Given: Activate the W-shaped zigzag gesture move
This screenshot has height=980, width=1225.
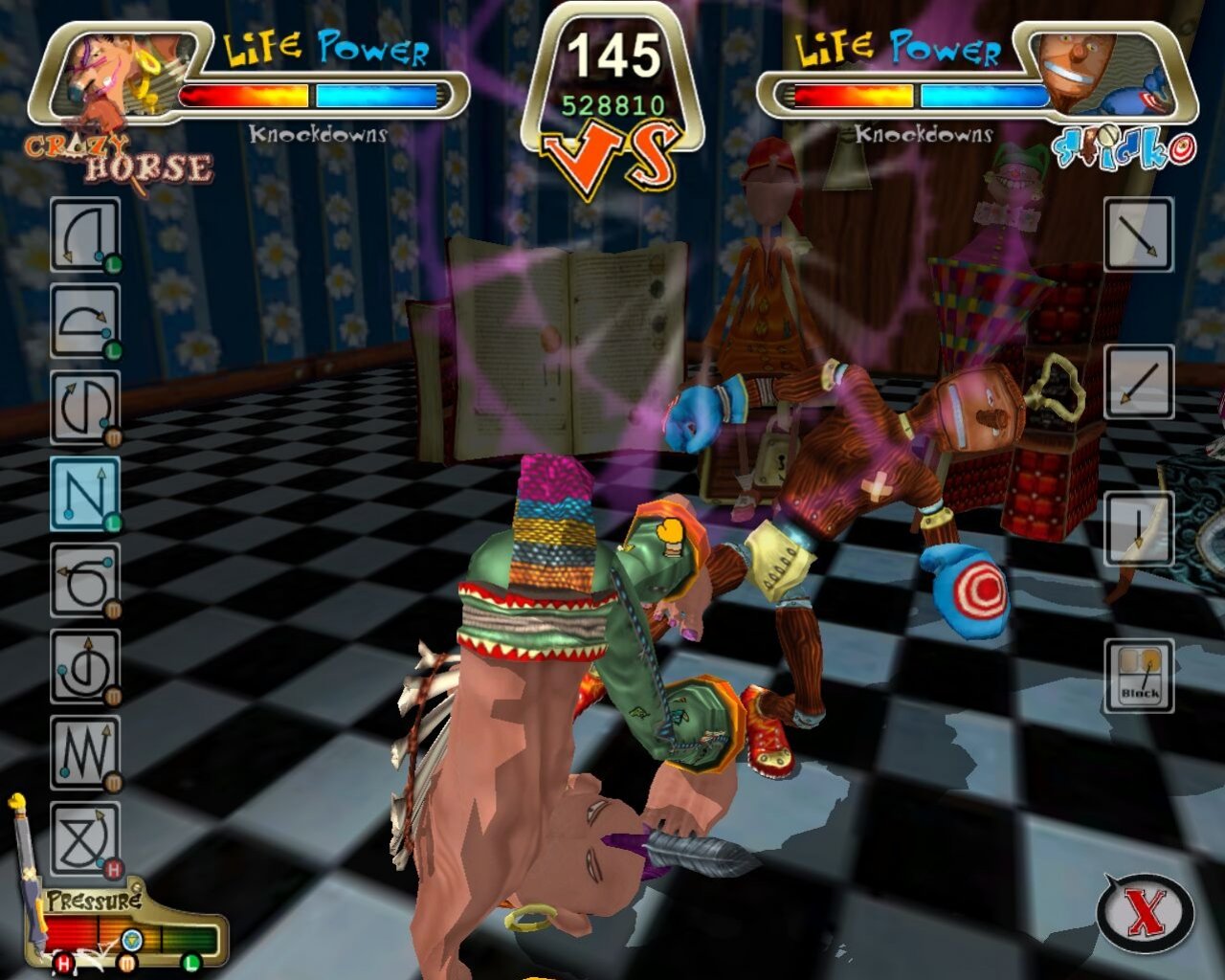Looking at the screenshot, I should pyautogui.click(x=84, y=751).
